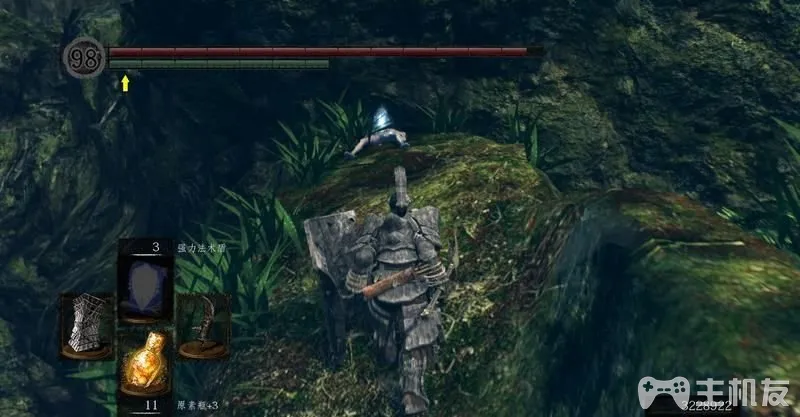Use the golden Estus Flask item slot

(146, 364)
